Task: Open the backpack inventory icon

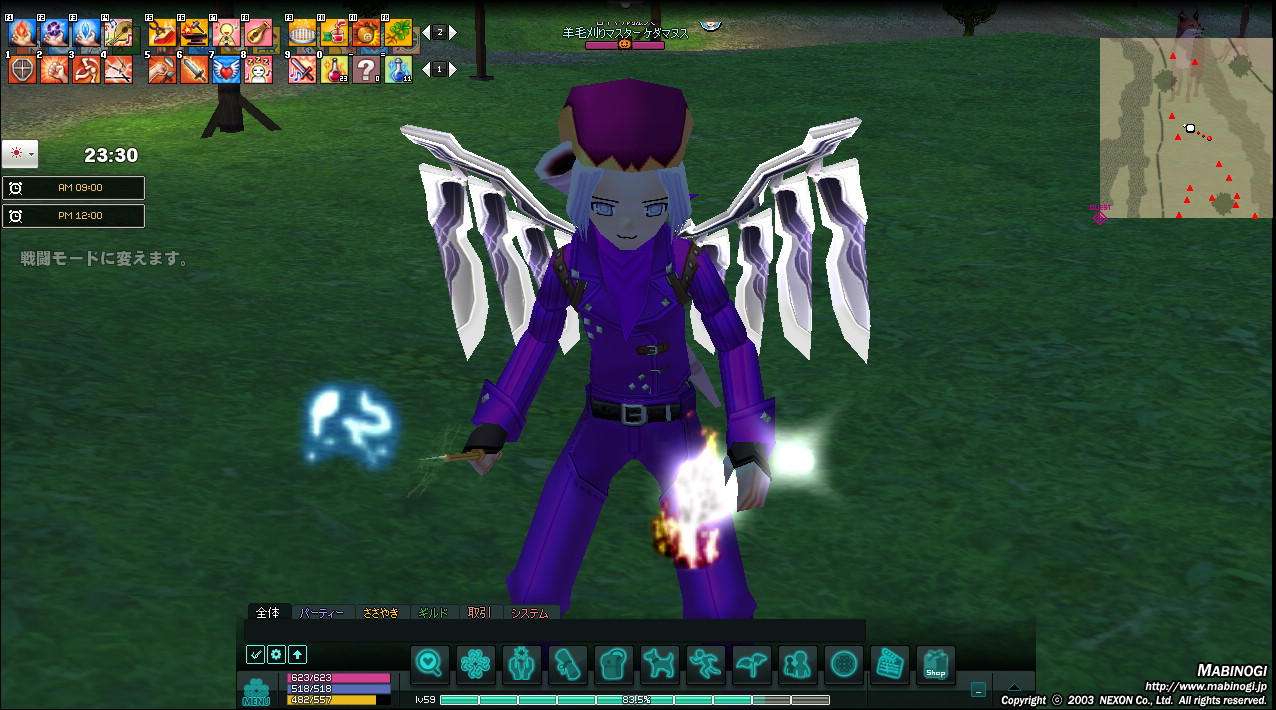Action: coord(613,664)
